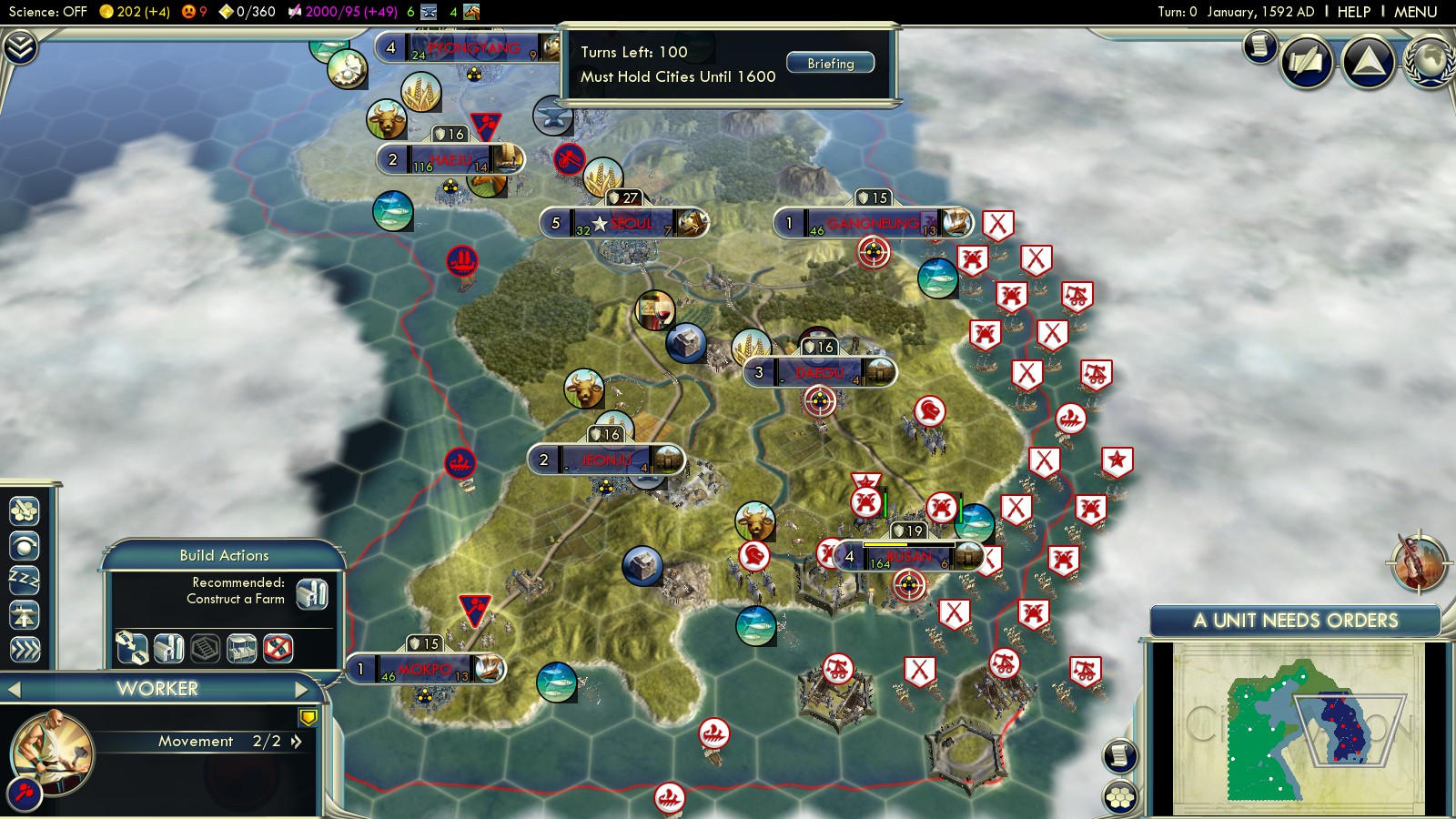Put the worker to sleep

(x=25, y=580)
